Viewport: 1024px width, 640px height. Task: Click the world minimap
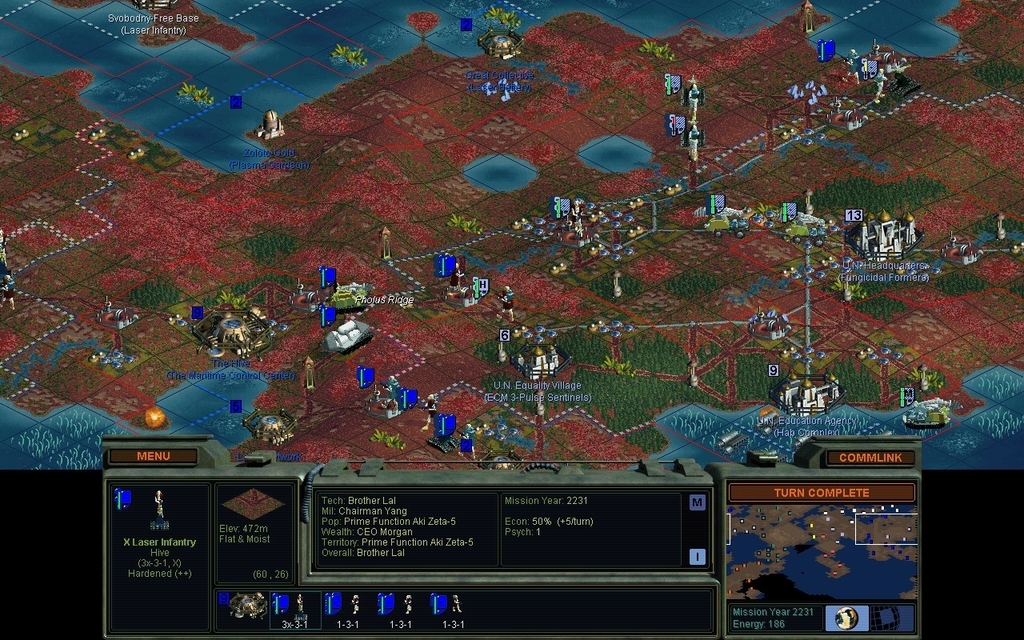click(821, 551)
